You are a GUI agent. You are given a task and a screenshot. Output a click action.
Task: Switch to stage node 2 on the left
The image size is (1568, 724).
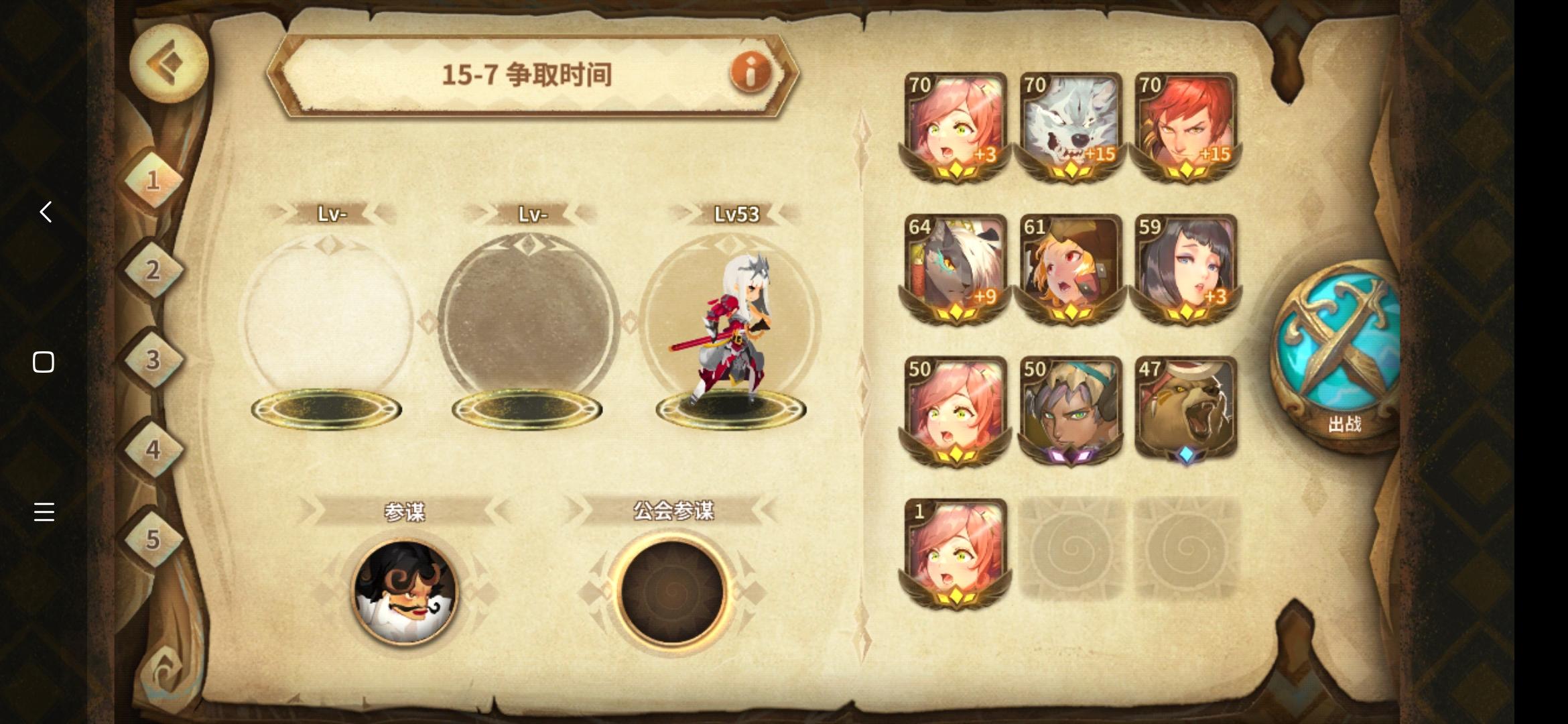153,270
